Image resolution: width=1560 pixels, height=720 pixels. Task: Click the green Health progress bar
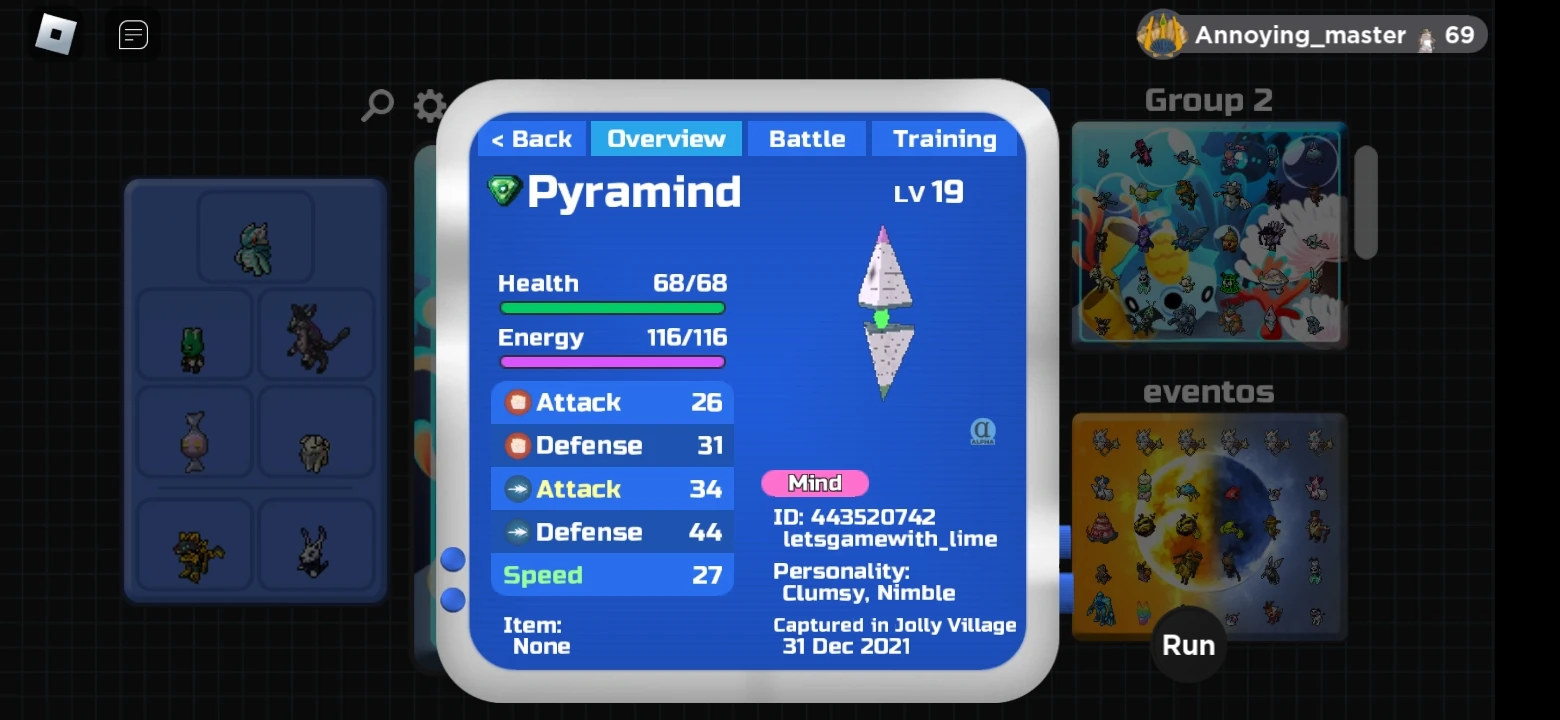pos(611,308)
